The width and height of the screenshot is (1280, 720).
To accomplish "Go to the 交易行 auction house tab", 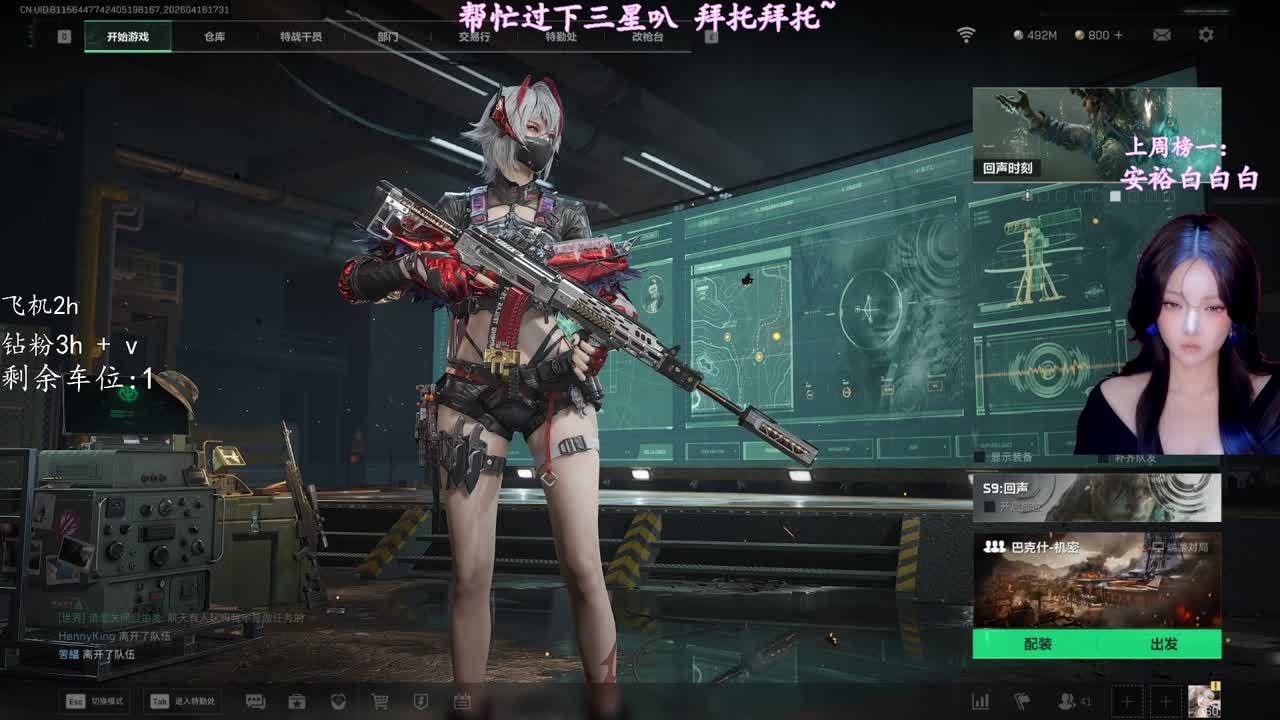I will tap(474, 37).
